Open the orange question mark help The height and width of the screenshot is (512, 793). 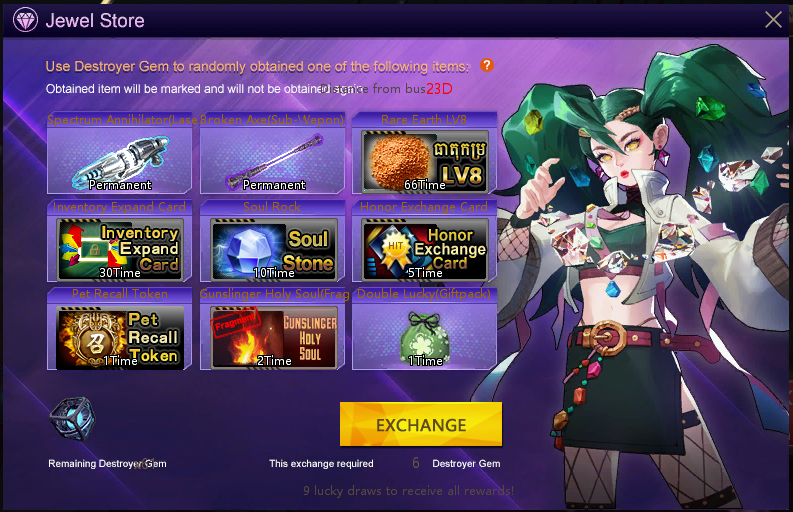(487, 65)
